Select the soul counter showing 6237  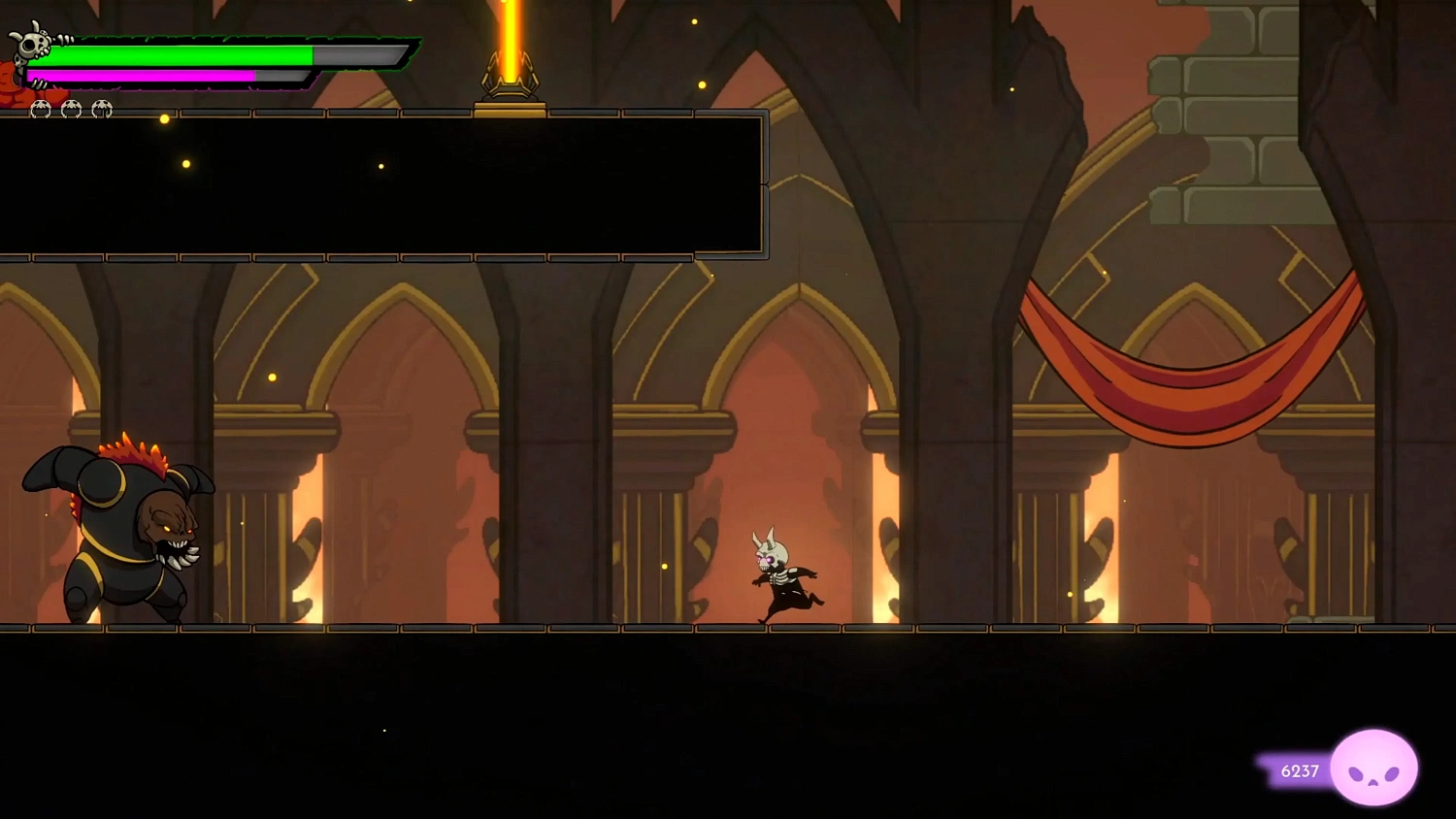(1298, 771)
